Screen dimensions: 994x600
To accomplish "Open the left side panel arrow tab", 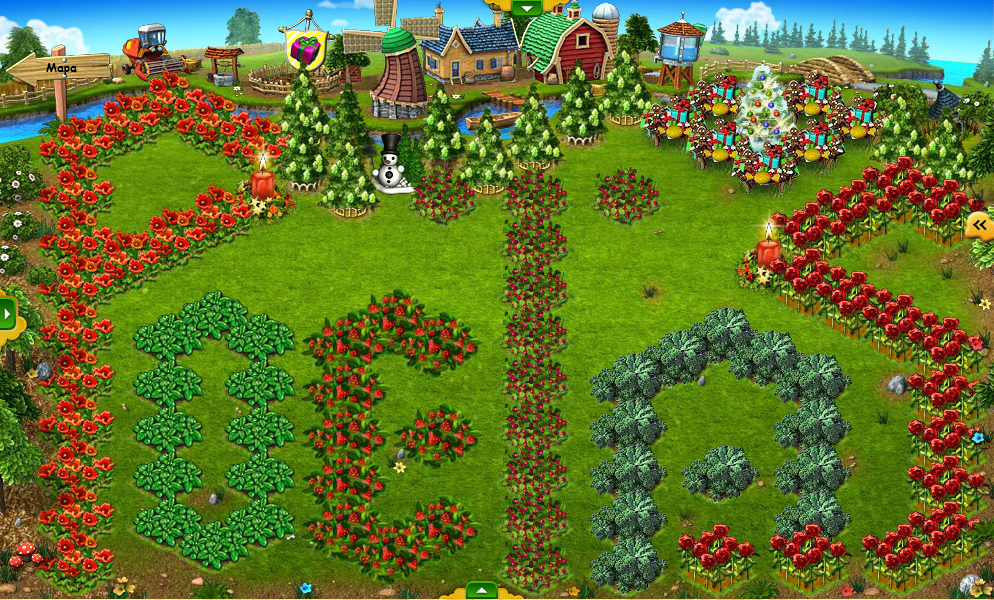I will [x=8, y=315].
